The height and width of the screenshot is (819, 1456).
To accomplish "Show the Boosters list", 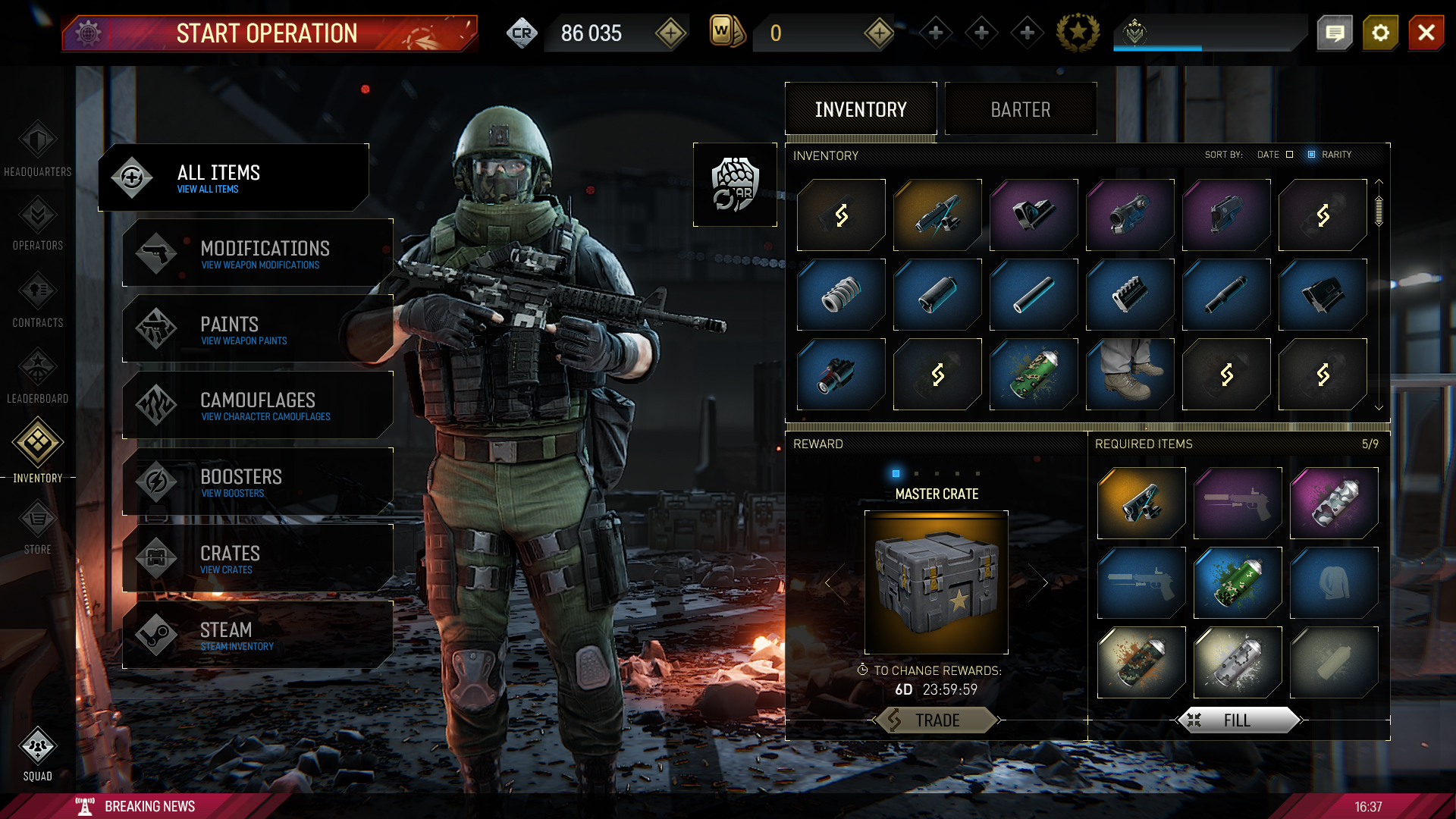I will pyautogui.click(x=258, y=482).
